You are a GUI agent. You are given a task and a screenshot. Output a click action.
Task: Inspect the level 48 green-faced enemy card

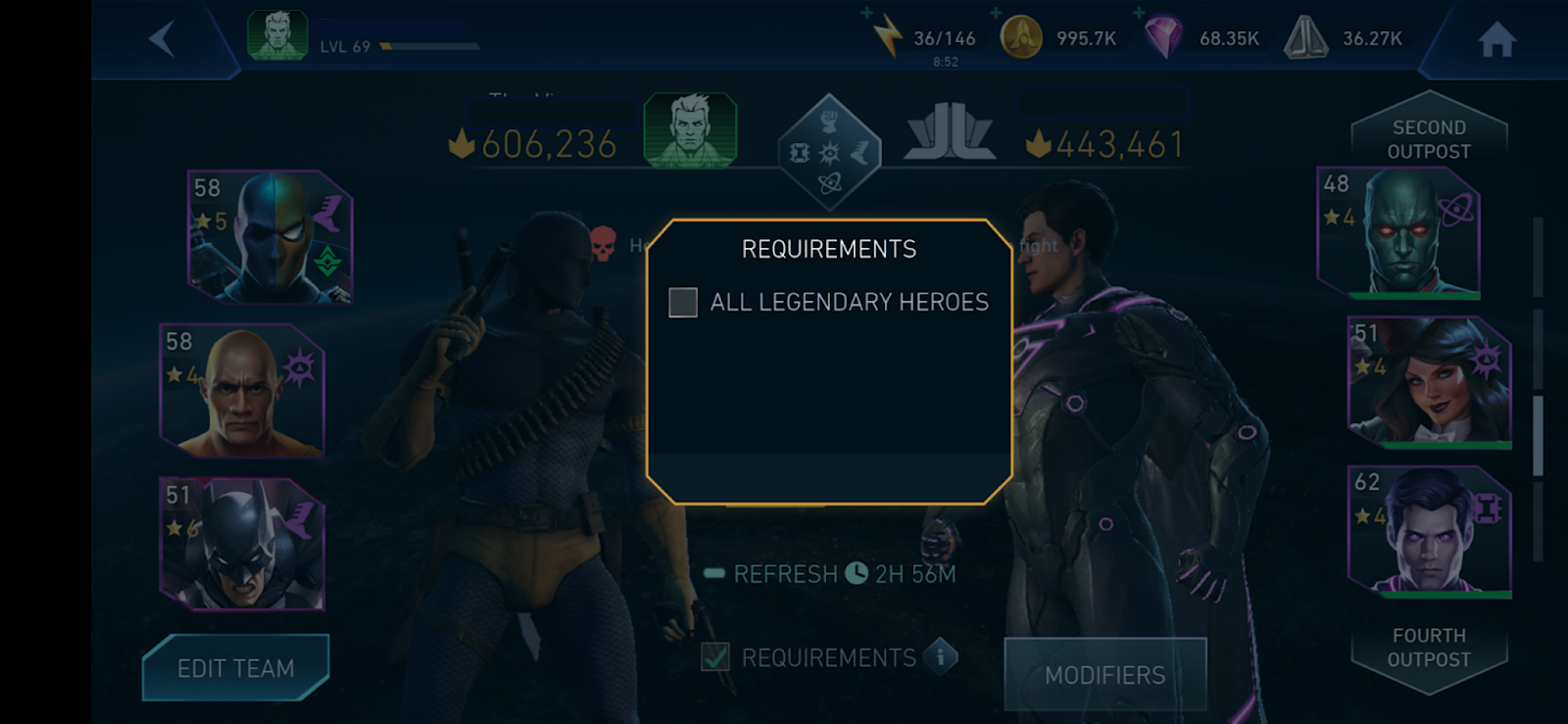(1398, 232)
